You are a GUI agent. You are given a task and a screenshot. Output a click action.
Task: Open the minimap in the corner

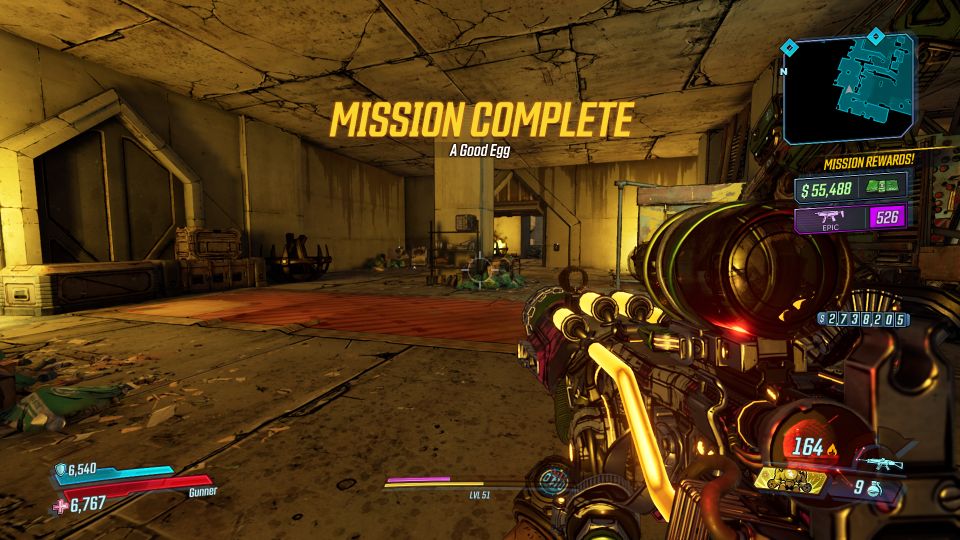pyautogui.click(x=850, y=88)
